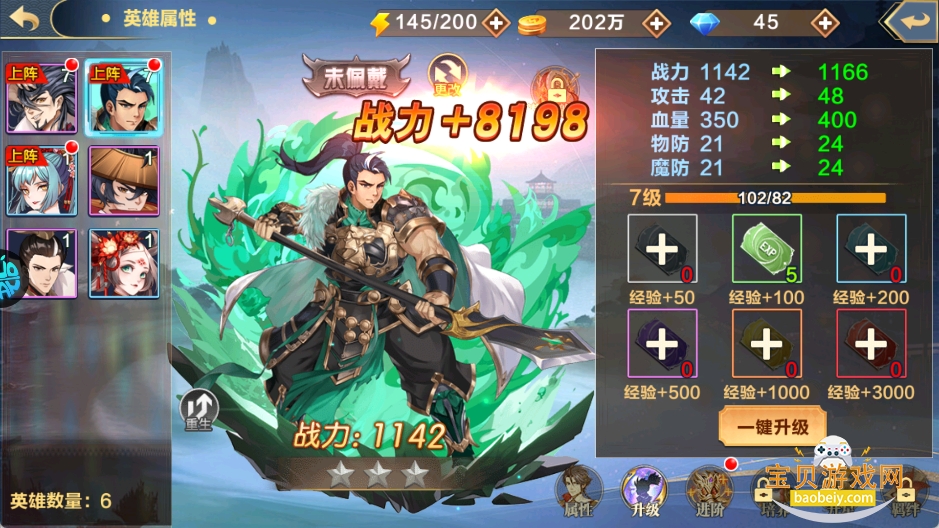This screenshot has height=528, width=939.
Task: Use the green 经验+100 EXP ticket
Action: point(766,248)
